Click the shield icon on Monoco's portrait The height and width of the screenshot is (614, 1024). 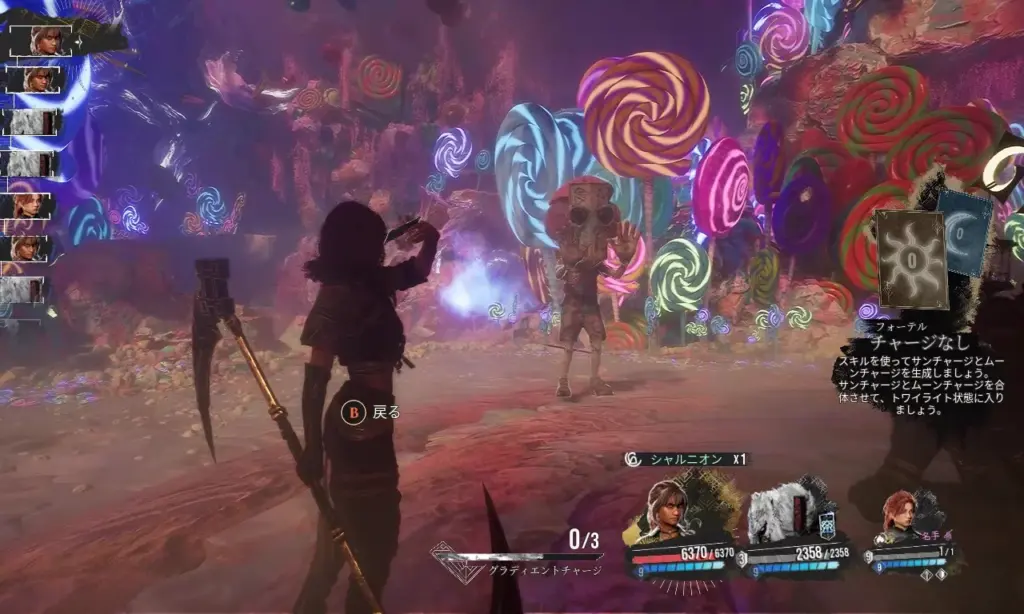coord(827,525)
